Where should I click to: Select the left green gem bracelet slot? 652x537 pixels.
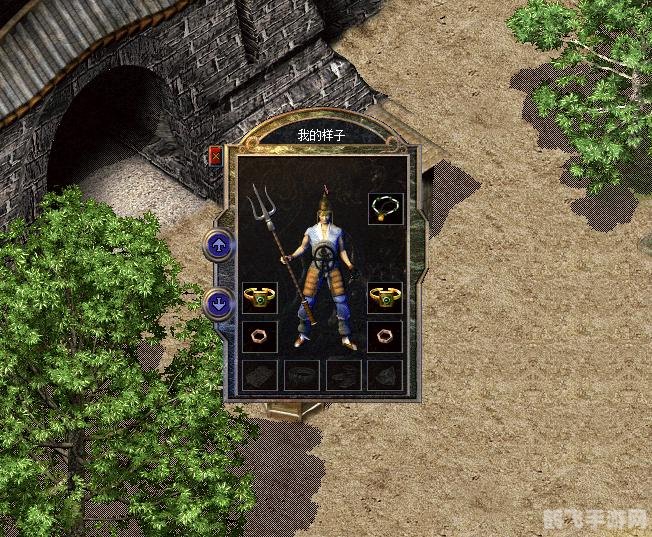[x=259, y=297]
